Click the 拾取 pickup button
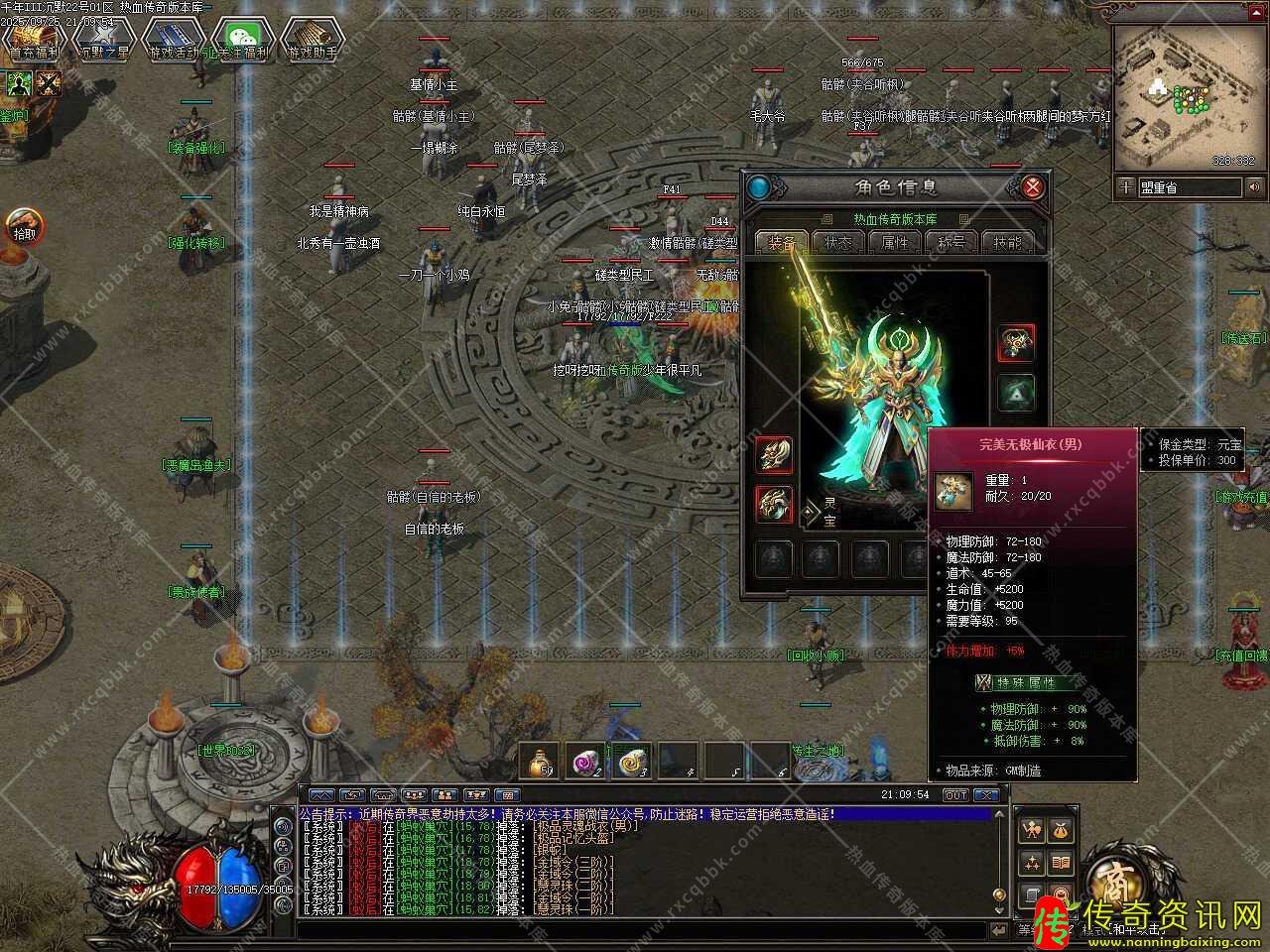 point(23,227)
